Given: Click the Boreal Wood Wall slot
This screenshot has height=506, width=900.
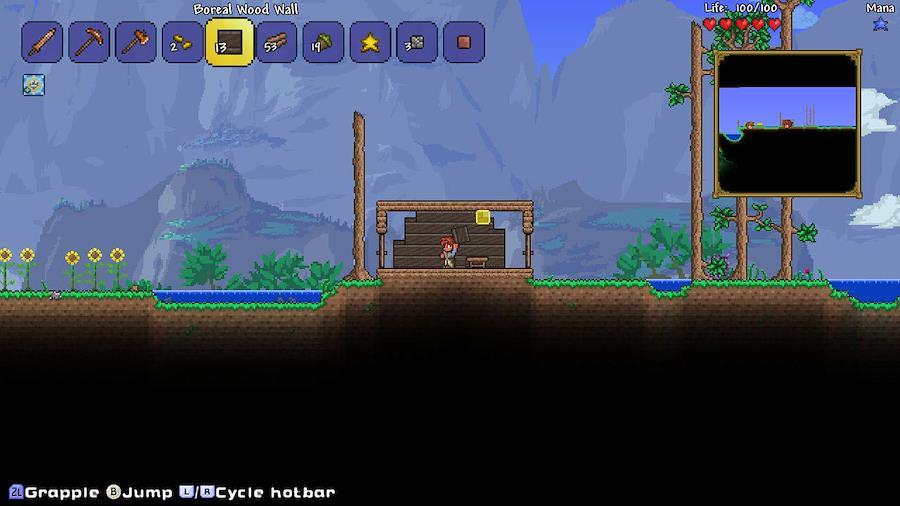Looking at the screenshot, I should (229, 42).
